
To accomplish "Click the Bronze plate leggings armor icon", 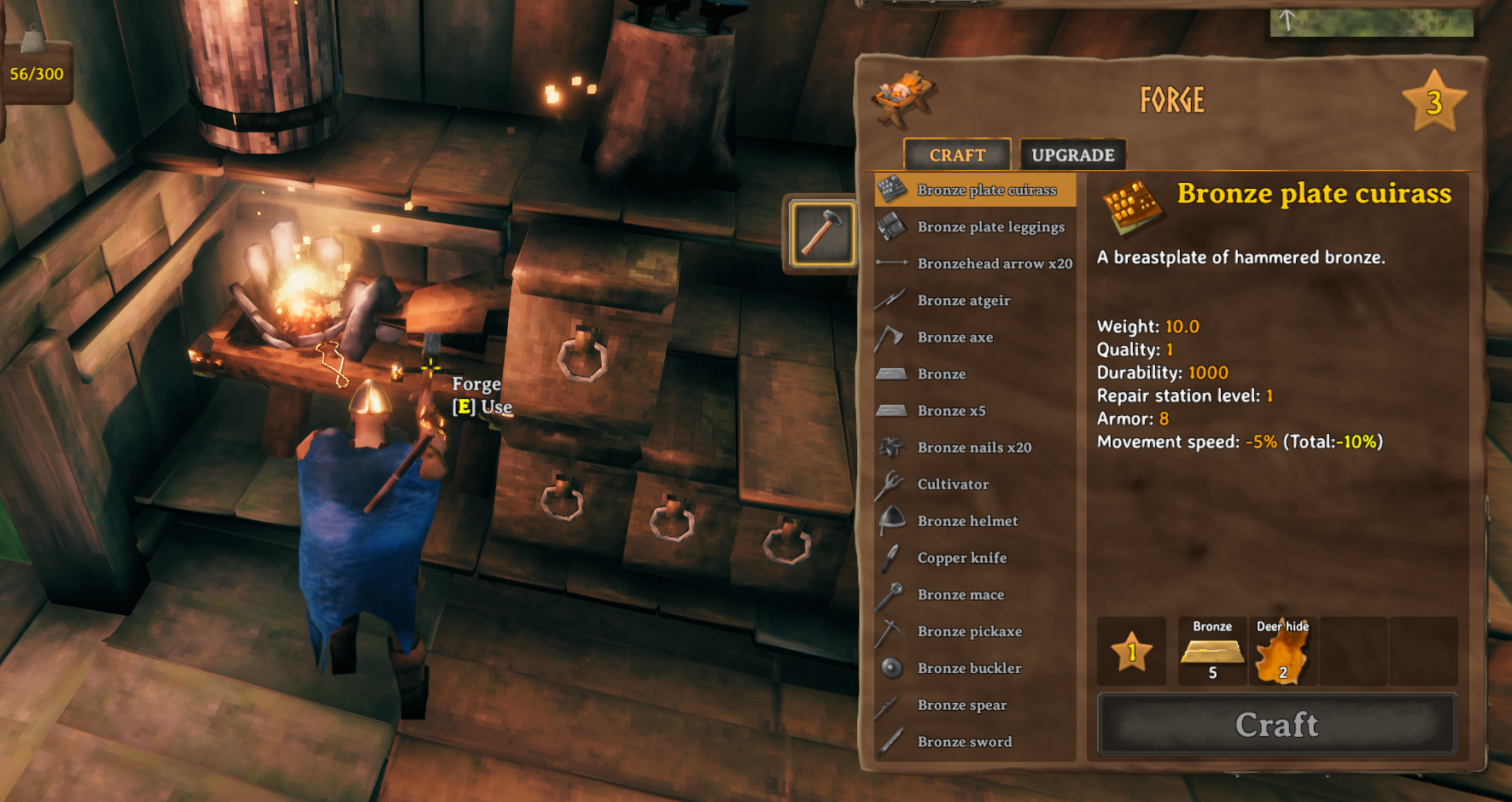I will [891, 226].
